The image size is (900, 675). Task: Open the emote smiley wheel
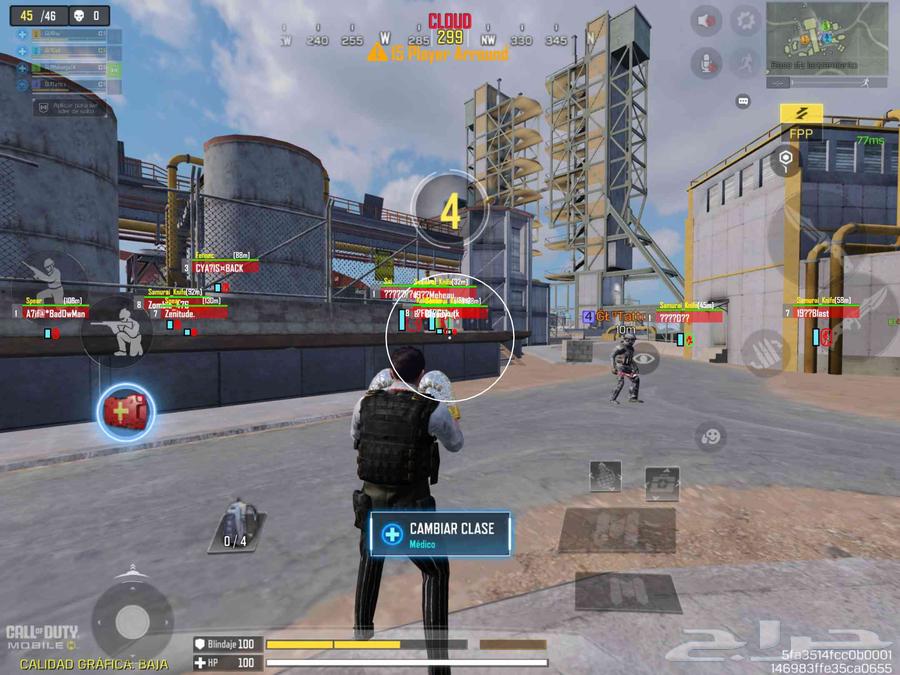point(710,436)
